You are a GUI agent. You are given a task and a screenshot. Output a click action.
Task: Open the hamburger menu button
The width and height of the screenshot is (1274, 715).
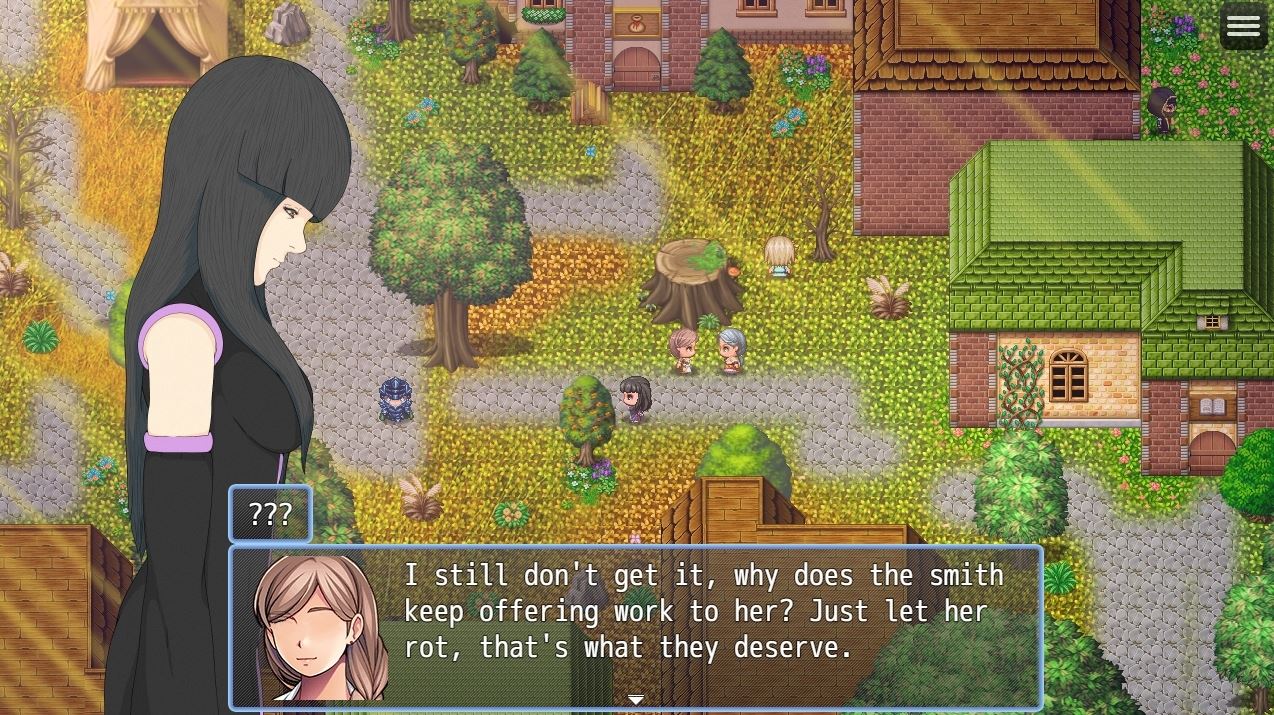tap(1243, 27)
